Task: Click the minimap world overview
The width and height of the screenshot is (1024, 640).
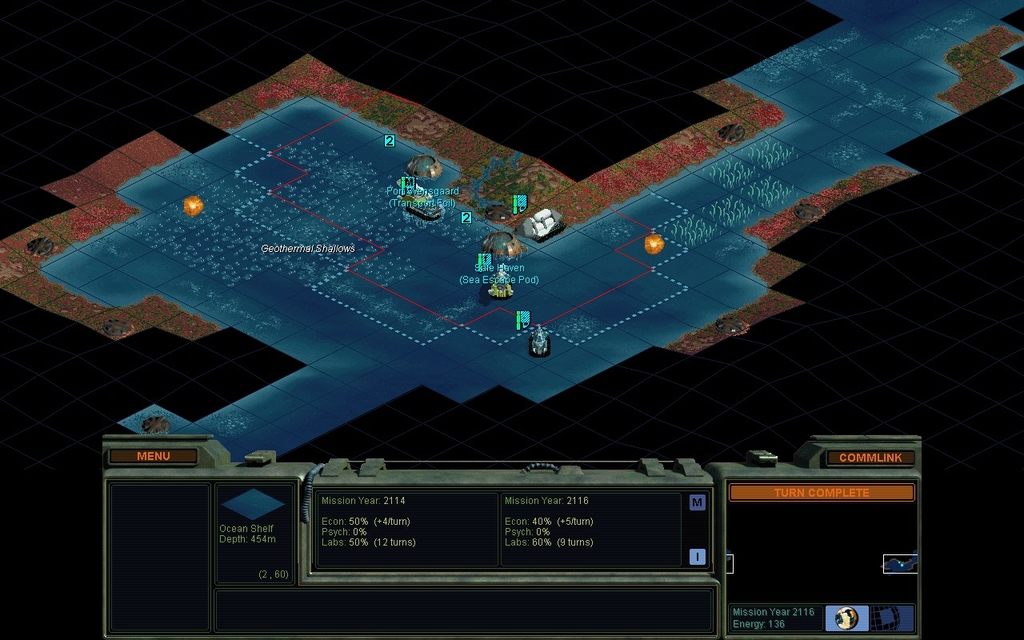Action: click(821, 553)
